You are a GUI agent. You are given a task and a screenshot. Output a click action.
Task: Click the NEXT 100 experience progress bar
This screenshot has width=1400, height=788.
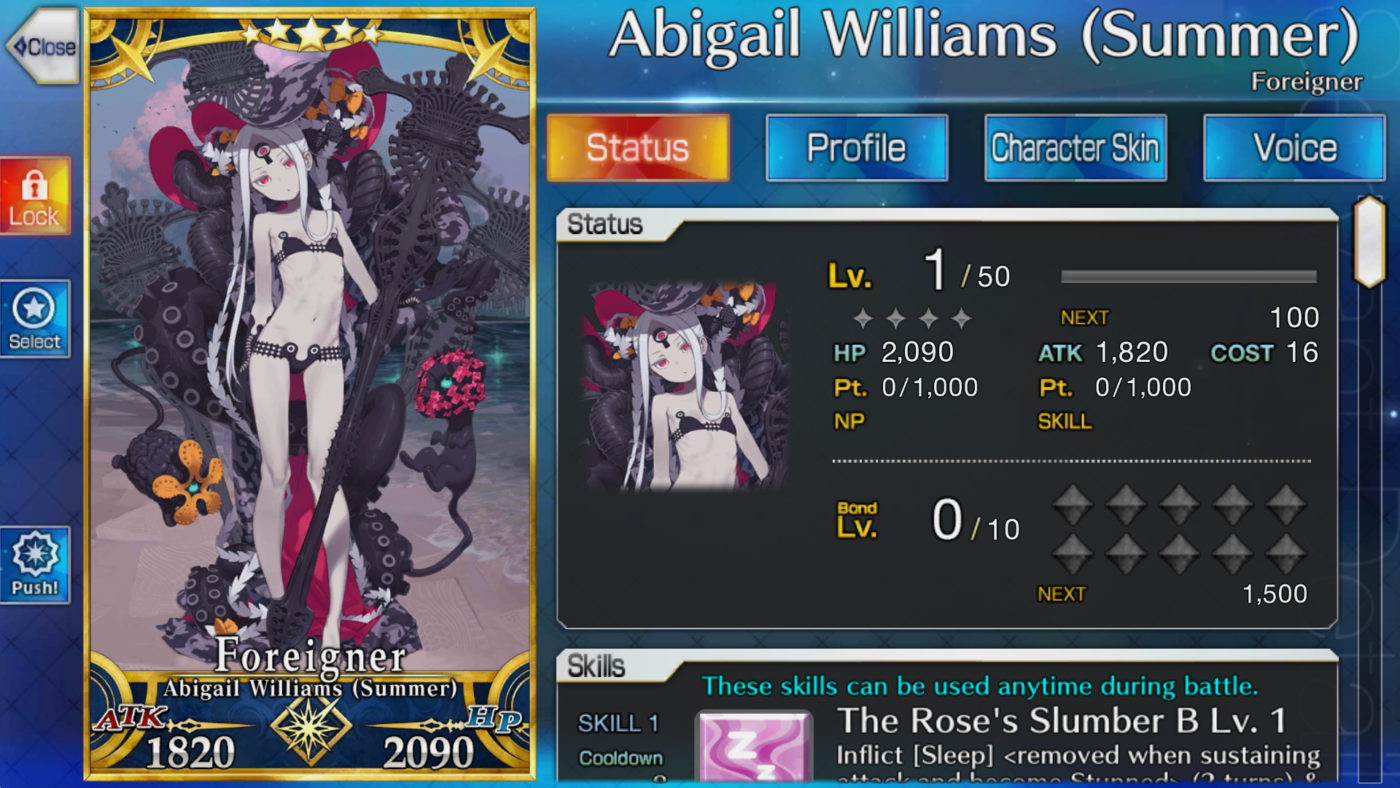(x=1188, y=277)
